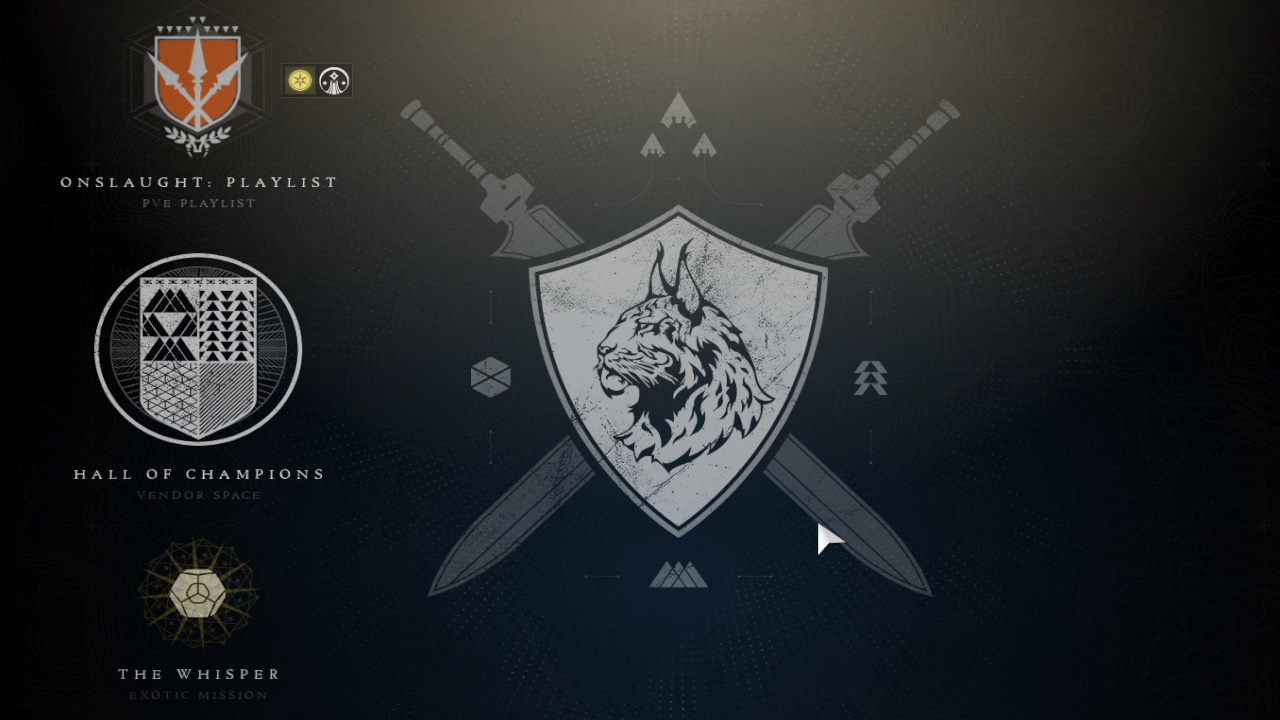Image resolution: width=1280 pixels, height=720 pixels.
Task: Click the EXOTIC MISSION subtitle text
Action: point(197,694)
